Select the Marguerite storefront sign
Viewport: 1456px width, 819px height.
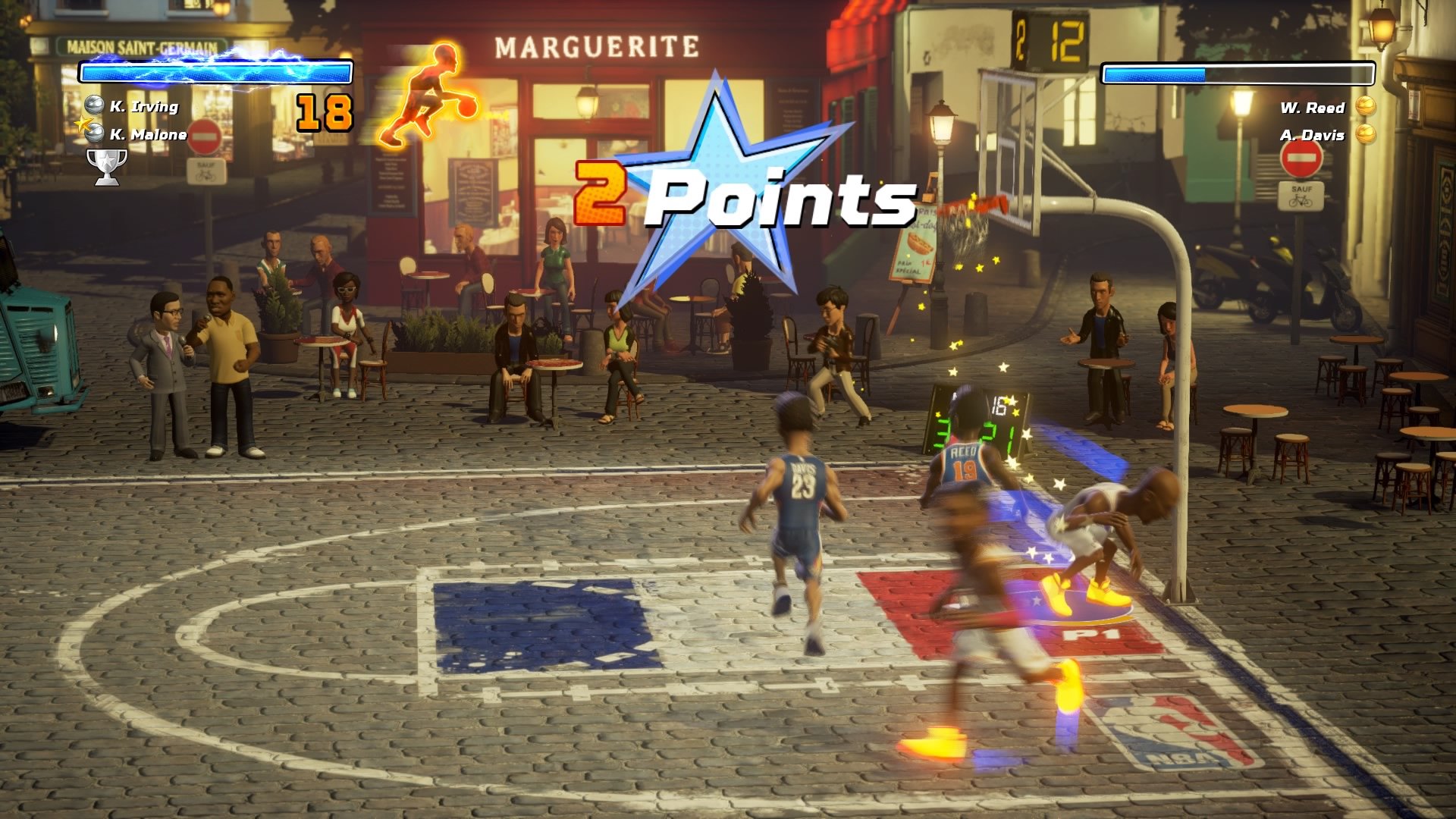click(x=598, y=47)
